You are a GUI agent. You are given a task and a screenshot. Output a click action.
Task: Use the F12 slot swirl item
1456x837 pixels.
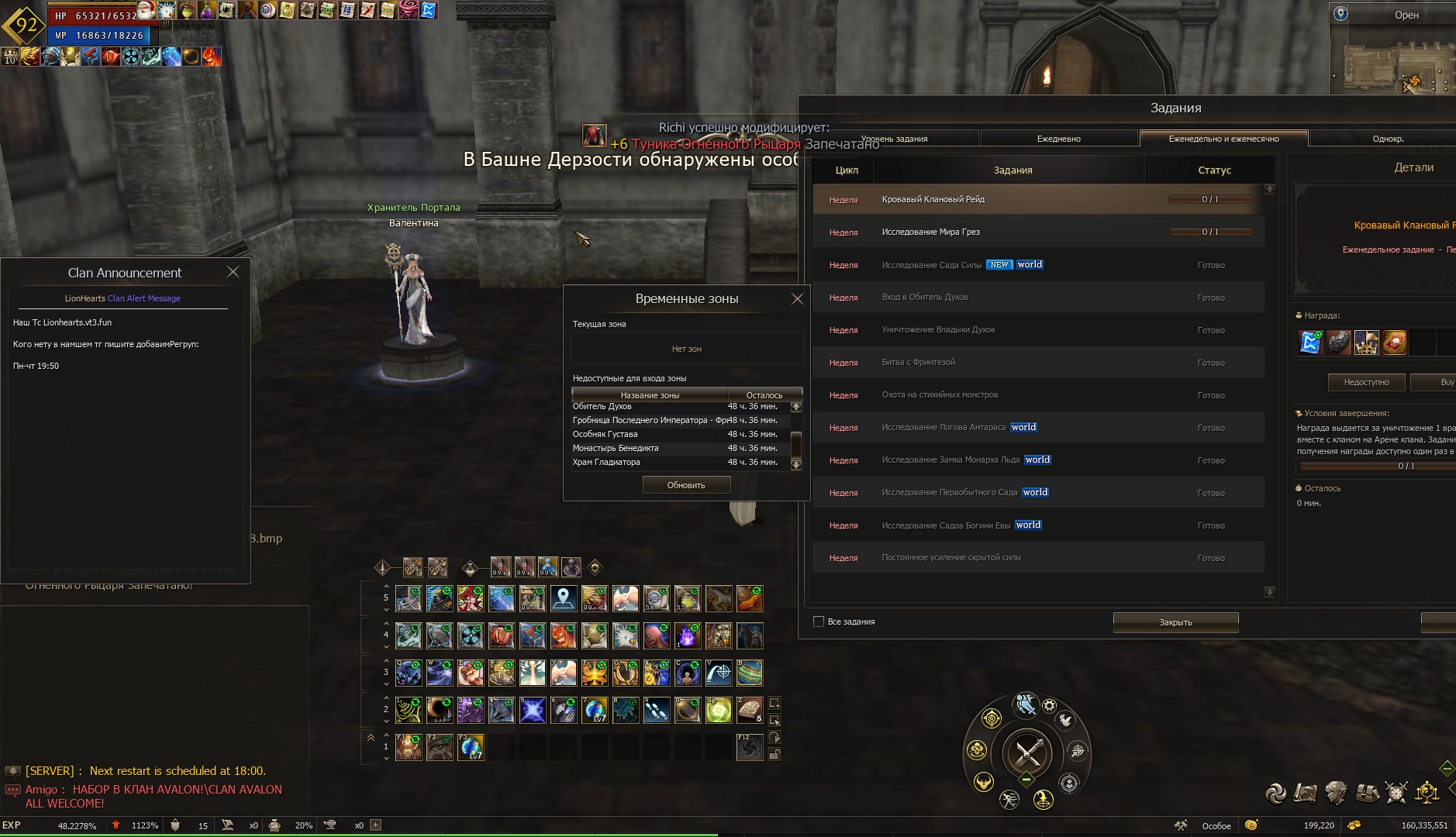(x=749, y=747)
